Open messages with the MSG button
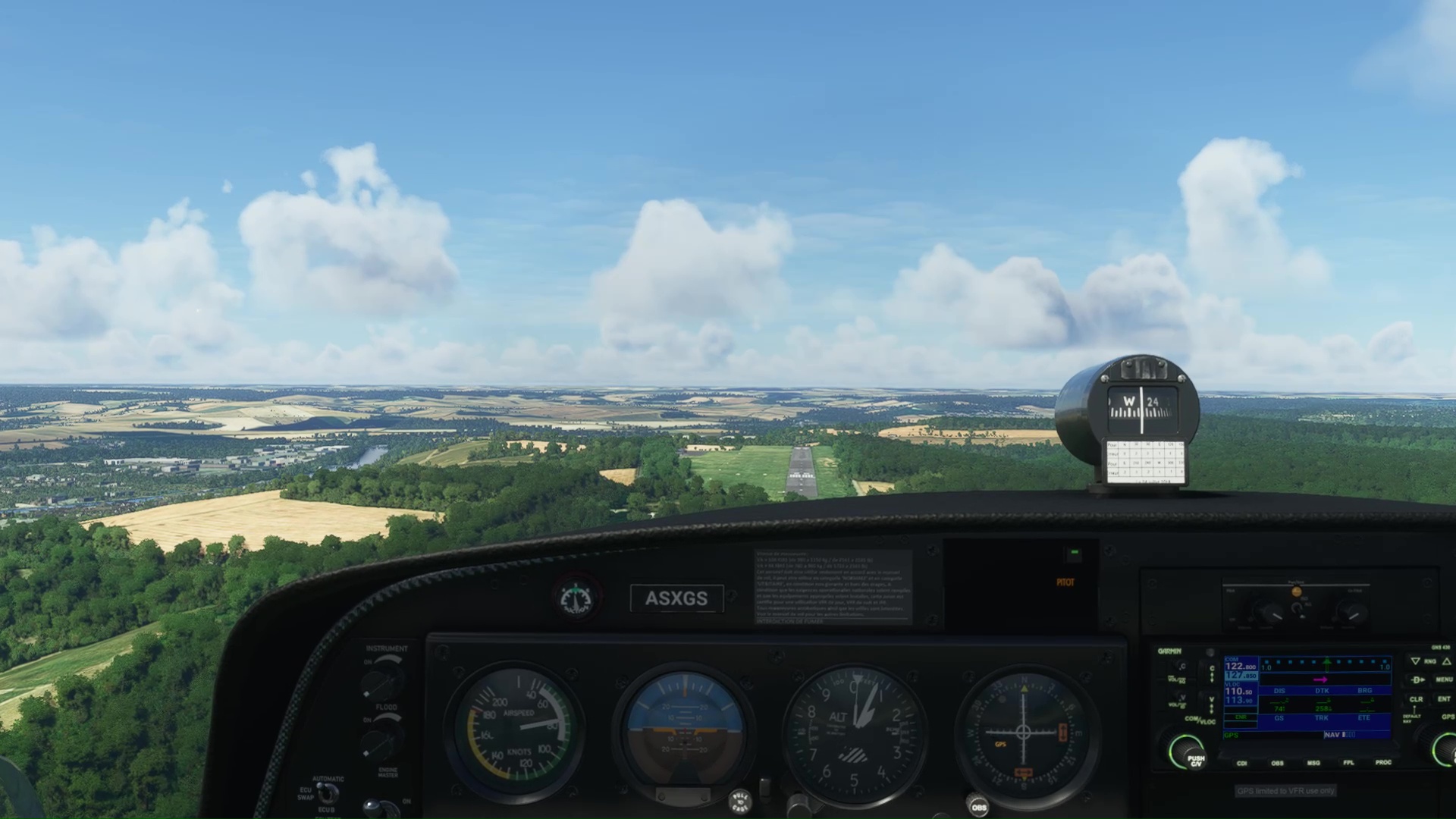The height and width of the screenshot is (819, 1456). [1313, 763]
